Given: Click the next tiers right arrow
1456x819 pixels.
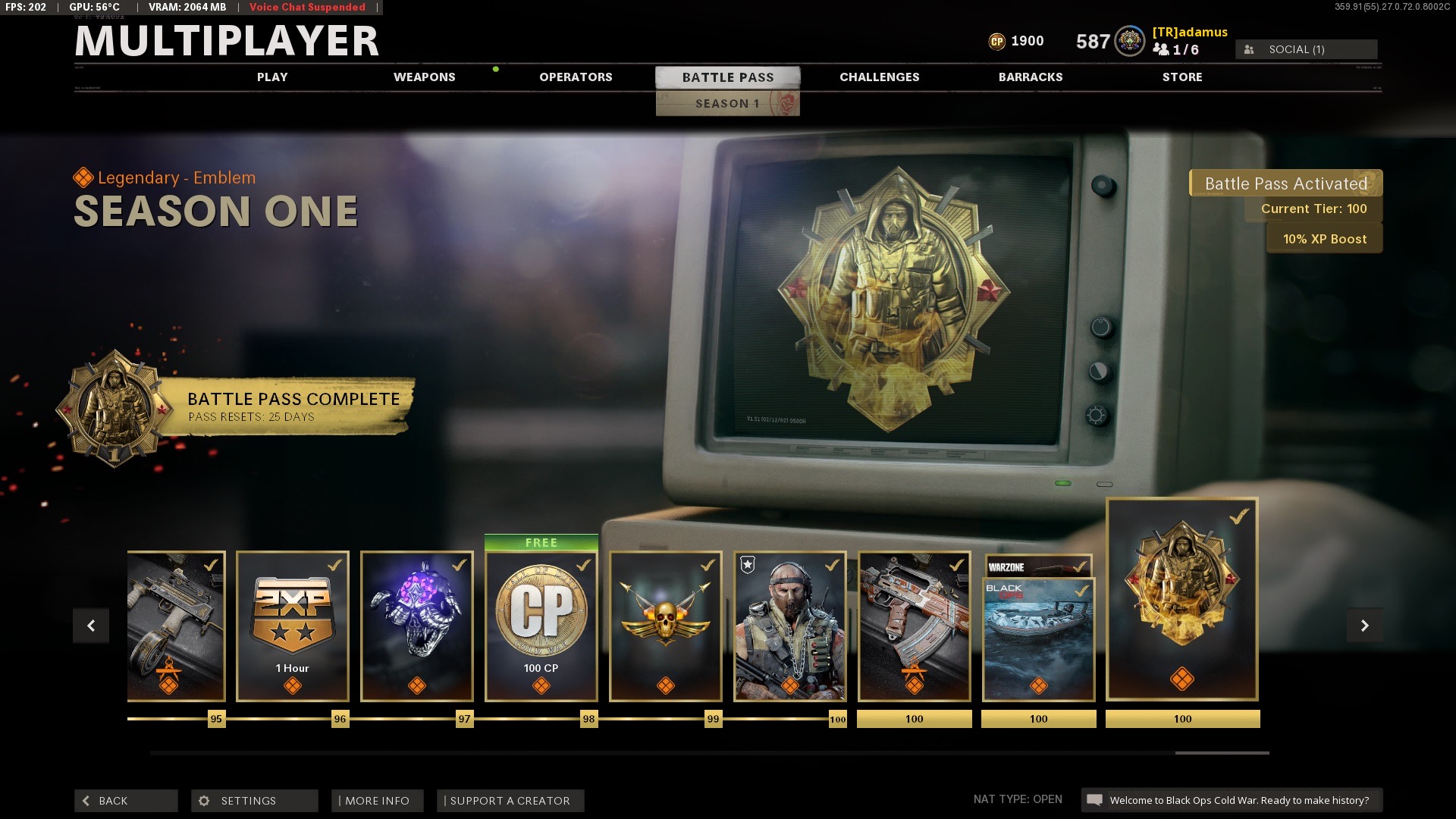Looking at the screenshot, I should click(1364, 626).
